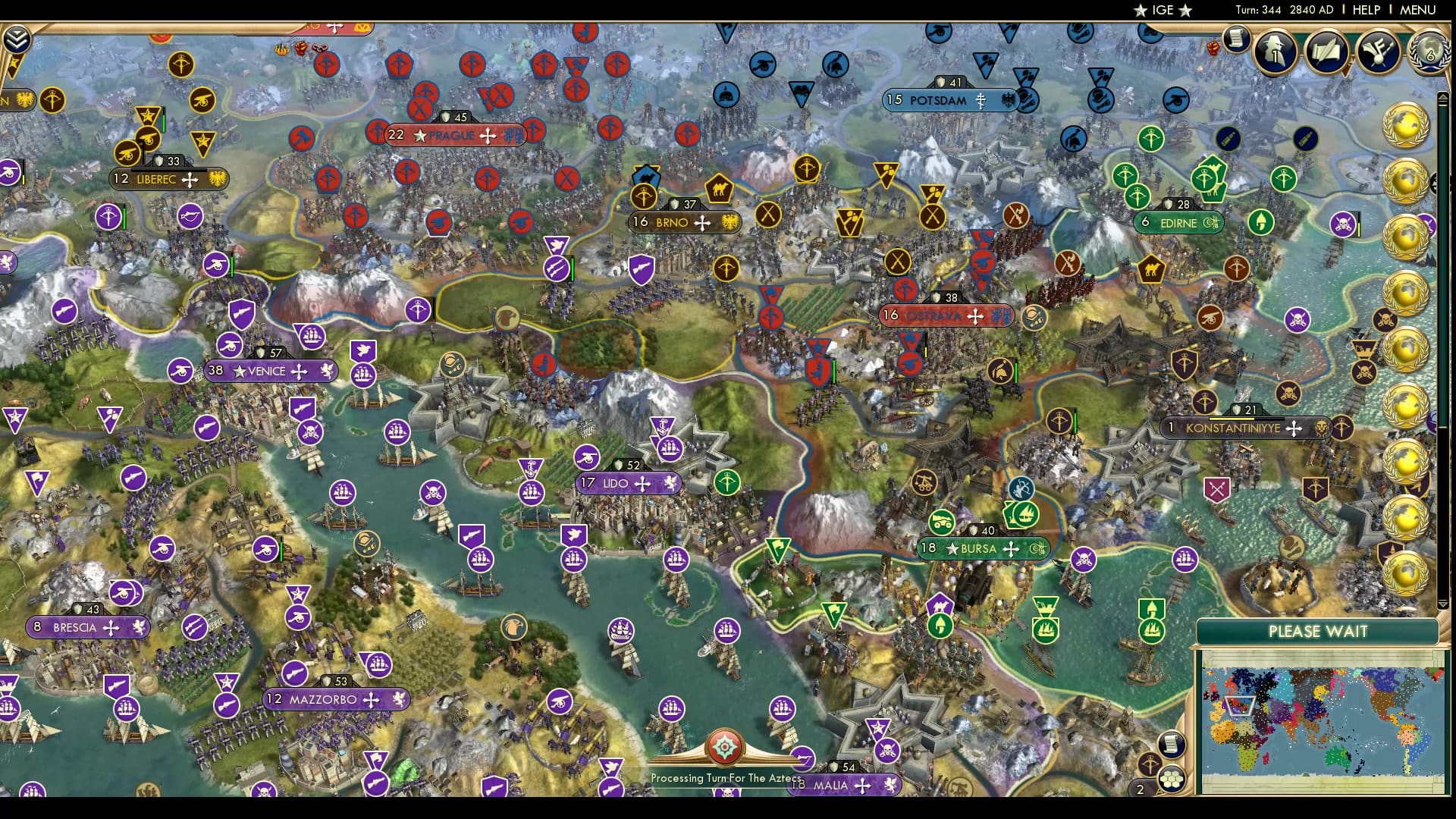Open the World Congress globe icon showing 6
Viewport: 1456px width, 819px height.
(x=1429, y=55)
